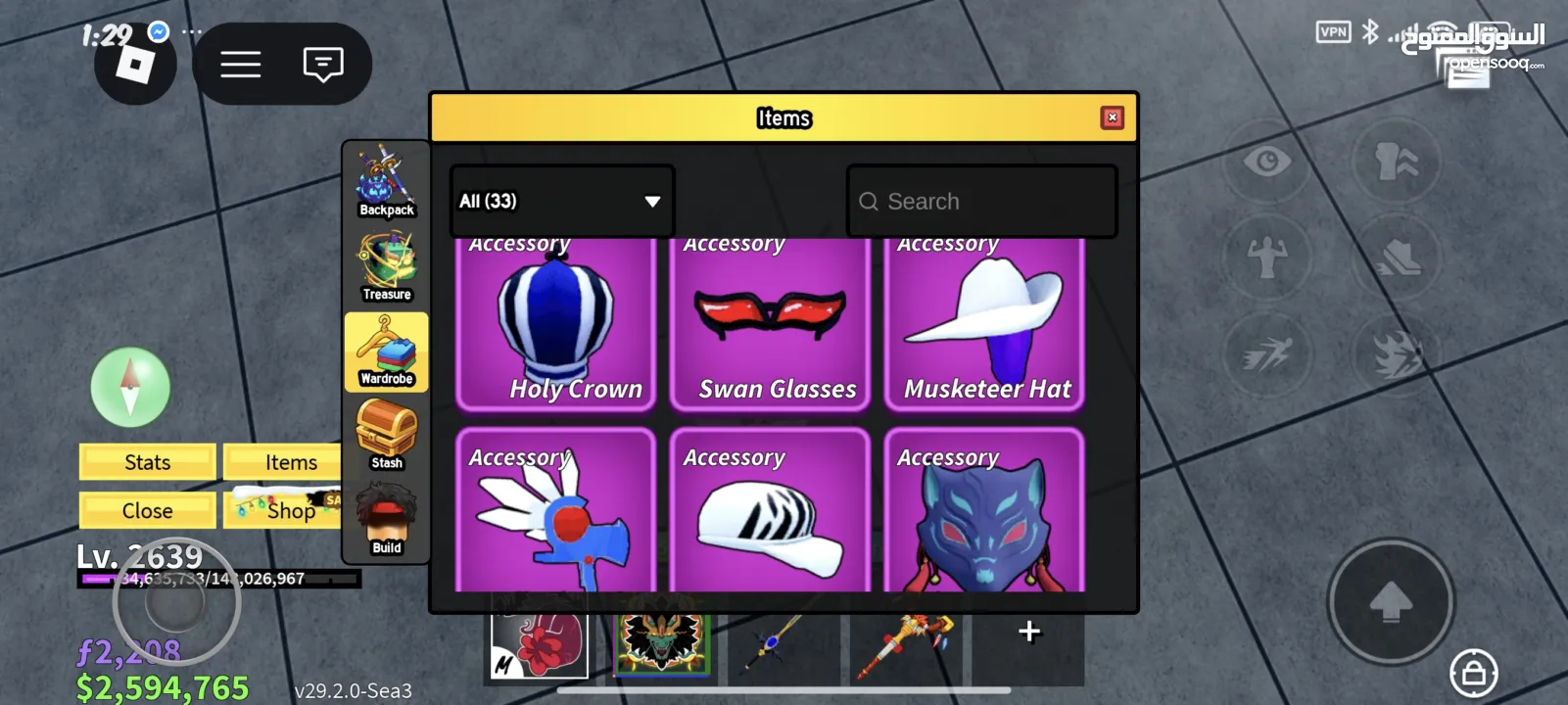The width and height of the screenshot is (1568, 705).
Task: Choose the Swan Glasses accessory
Action: (770, 323)
